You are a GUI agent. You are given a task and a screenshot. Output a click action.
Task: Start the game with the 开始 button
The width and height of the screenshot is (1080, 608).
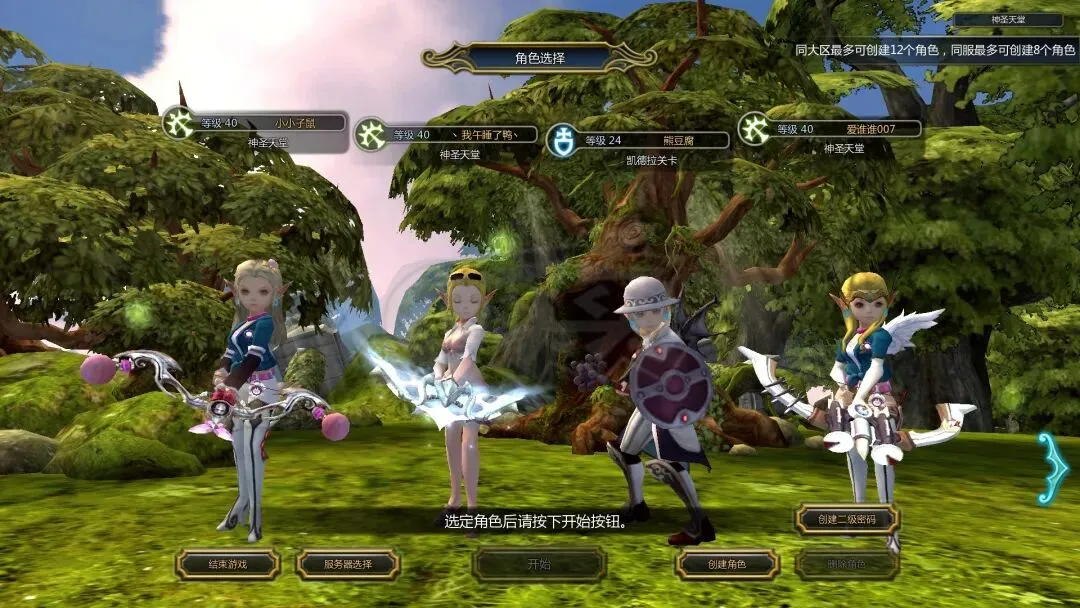539,564
